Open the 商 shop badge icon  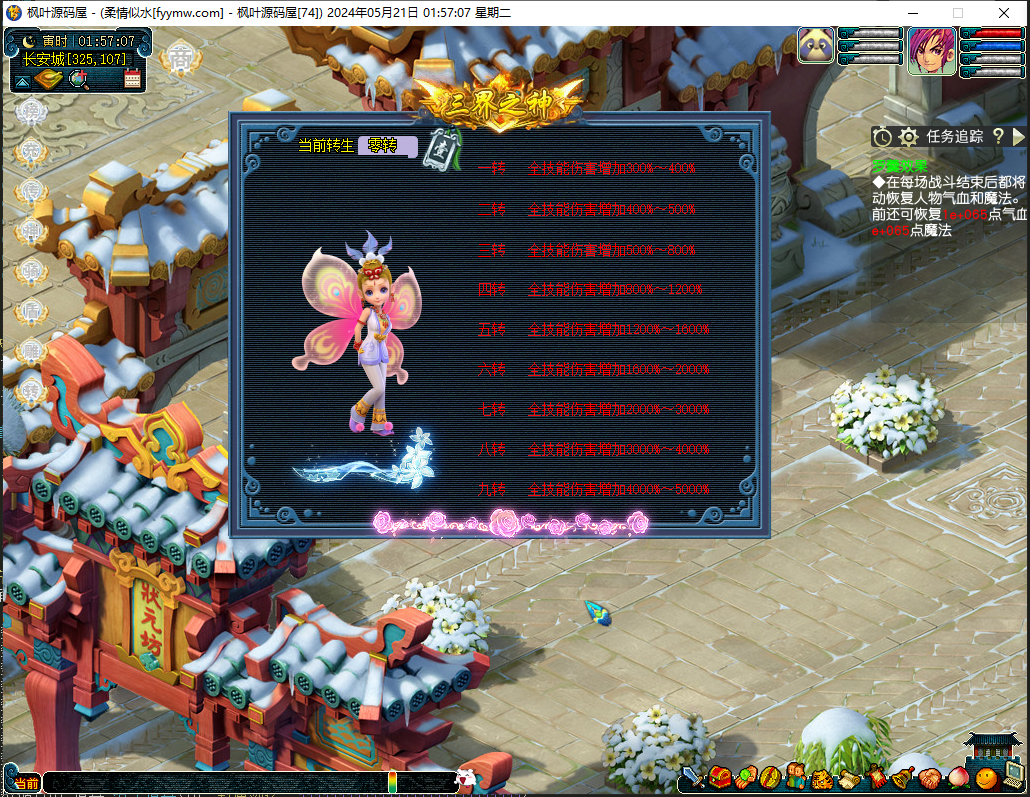click(180, 59)
